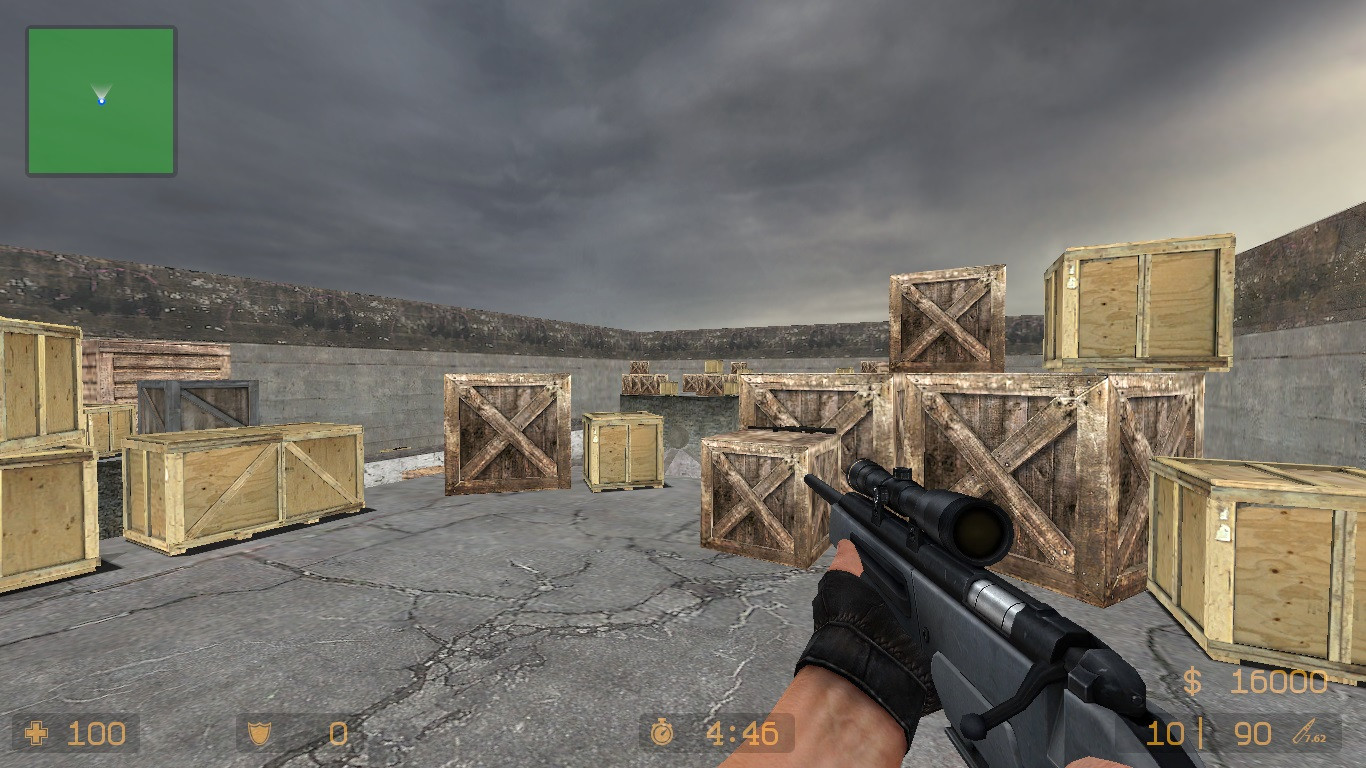Click the scope's front objective lens

click(x=980, y=530)
